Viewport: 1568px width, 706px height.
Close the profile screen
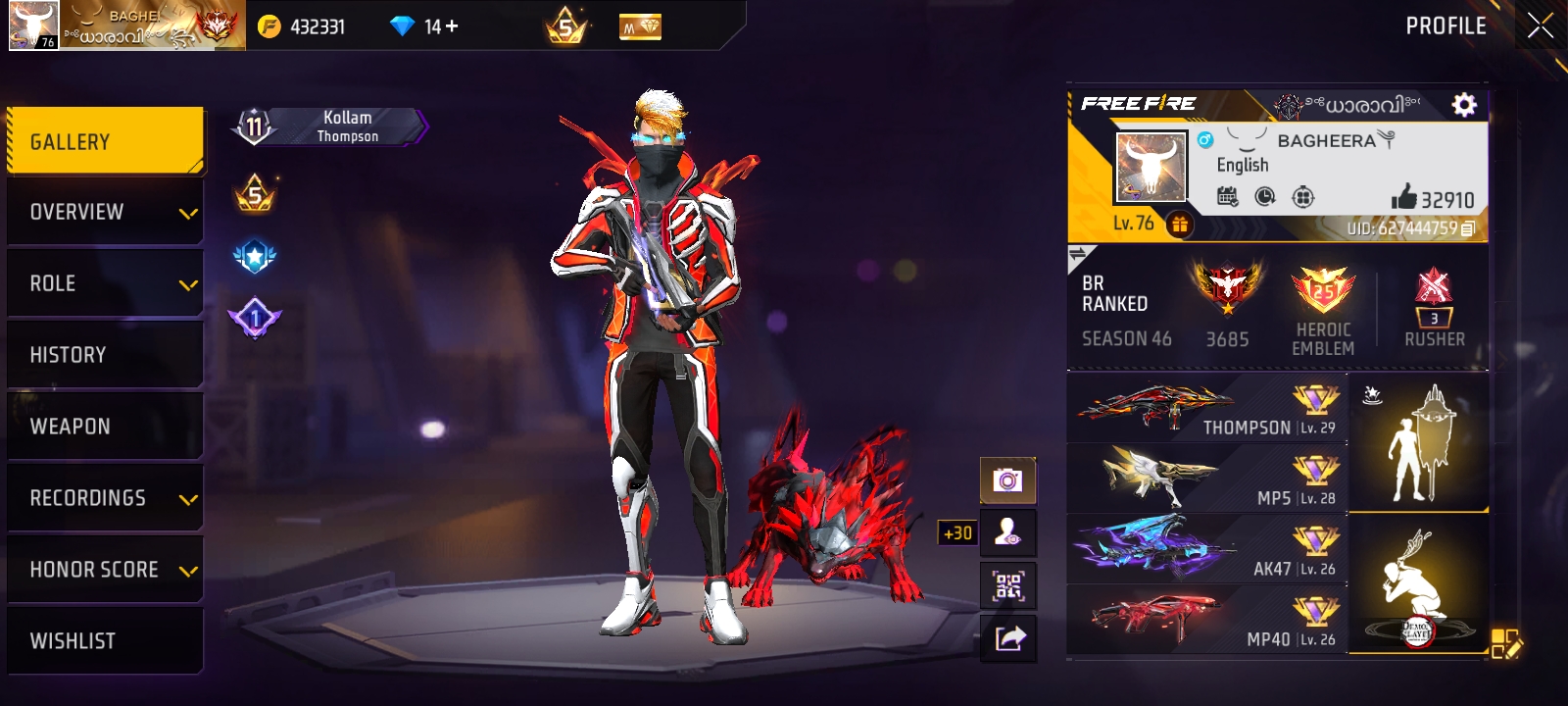pos(1540,26)
